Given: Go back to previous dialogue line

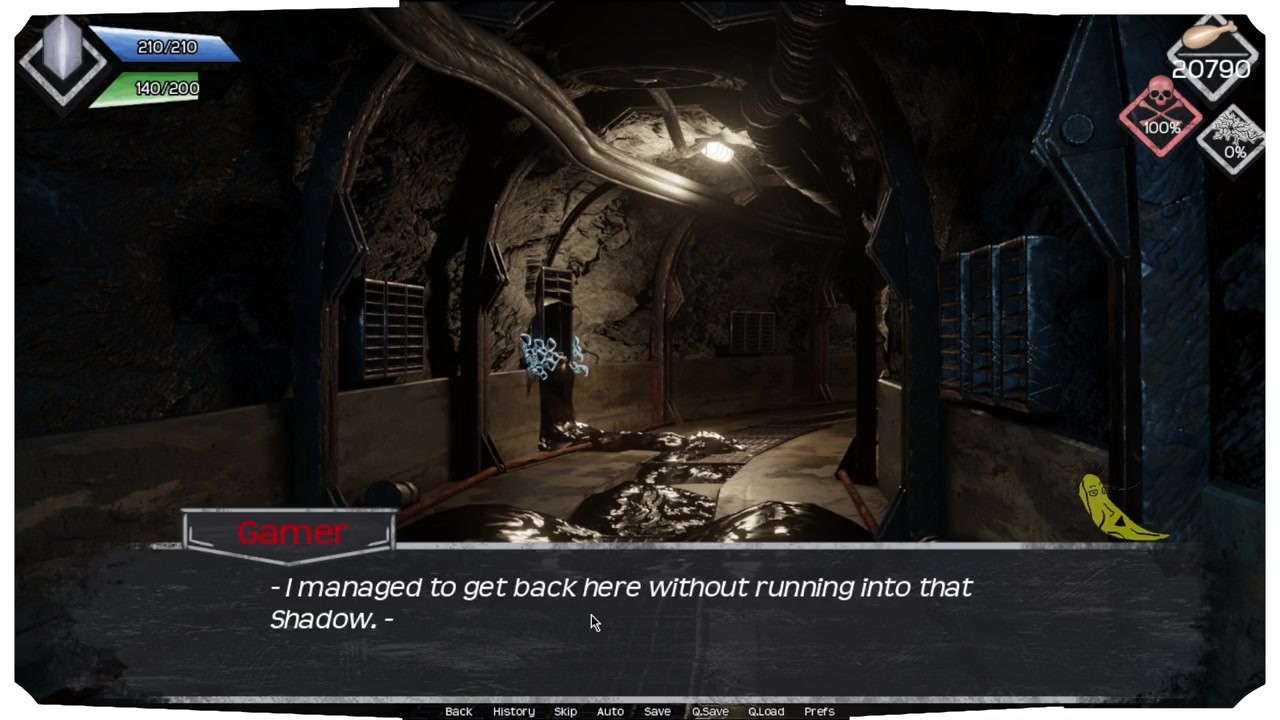Looking at the screenshot, I should click(x=458, y=711).
